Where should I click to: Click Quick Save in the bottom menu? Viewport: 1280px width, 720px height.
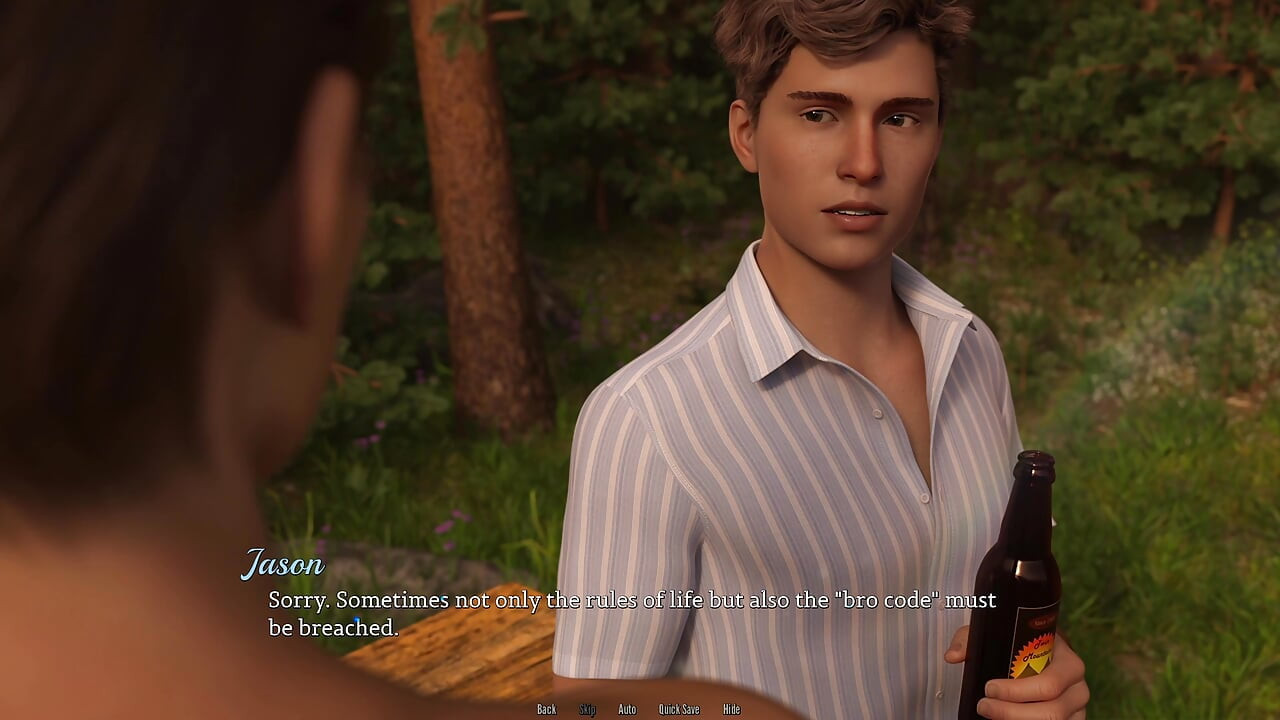click(x=679, y=709)
